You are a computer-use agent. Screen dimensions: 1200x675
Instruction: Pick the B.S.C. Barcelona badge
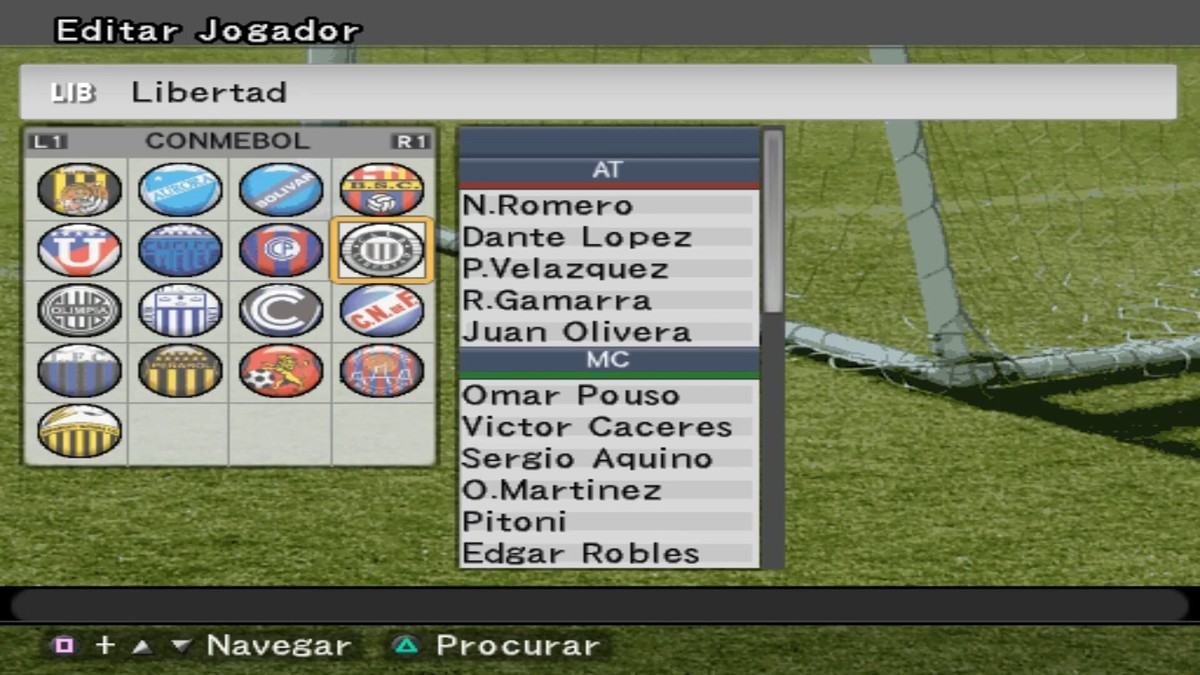(x=382, y=190)
